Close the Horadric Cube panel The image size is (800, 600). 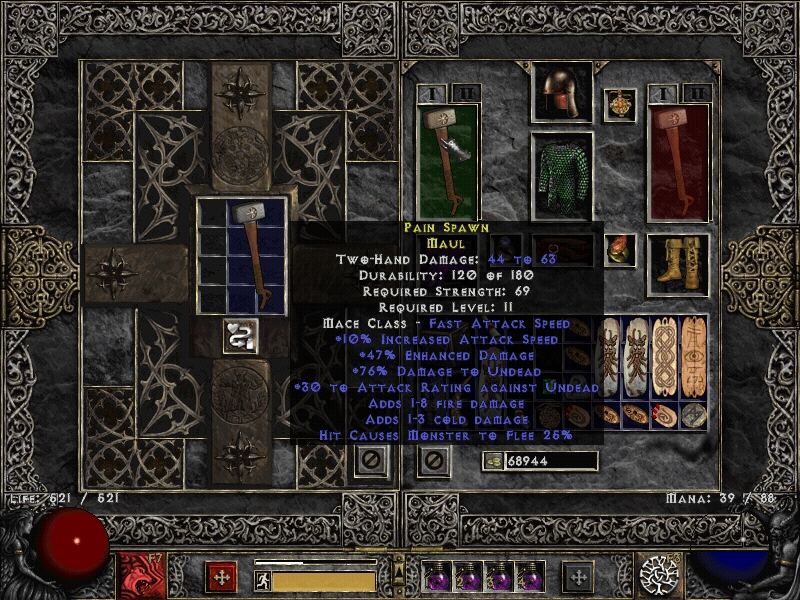tap(369, 461)
